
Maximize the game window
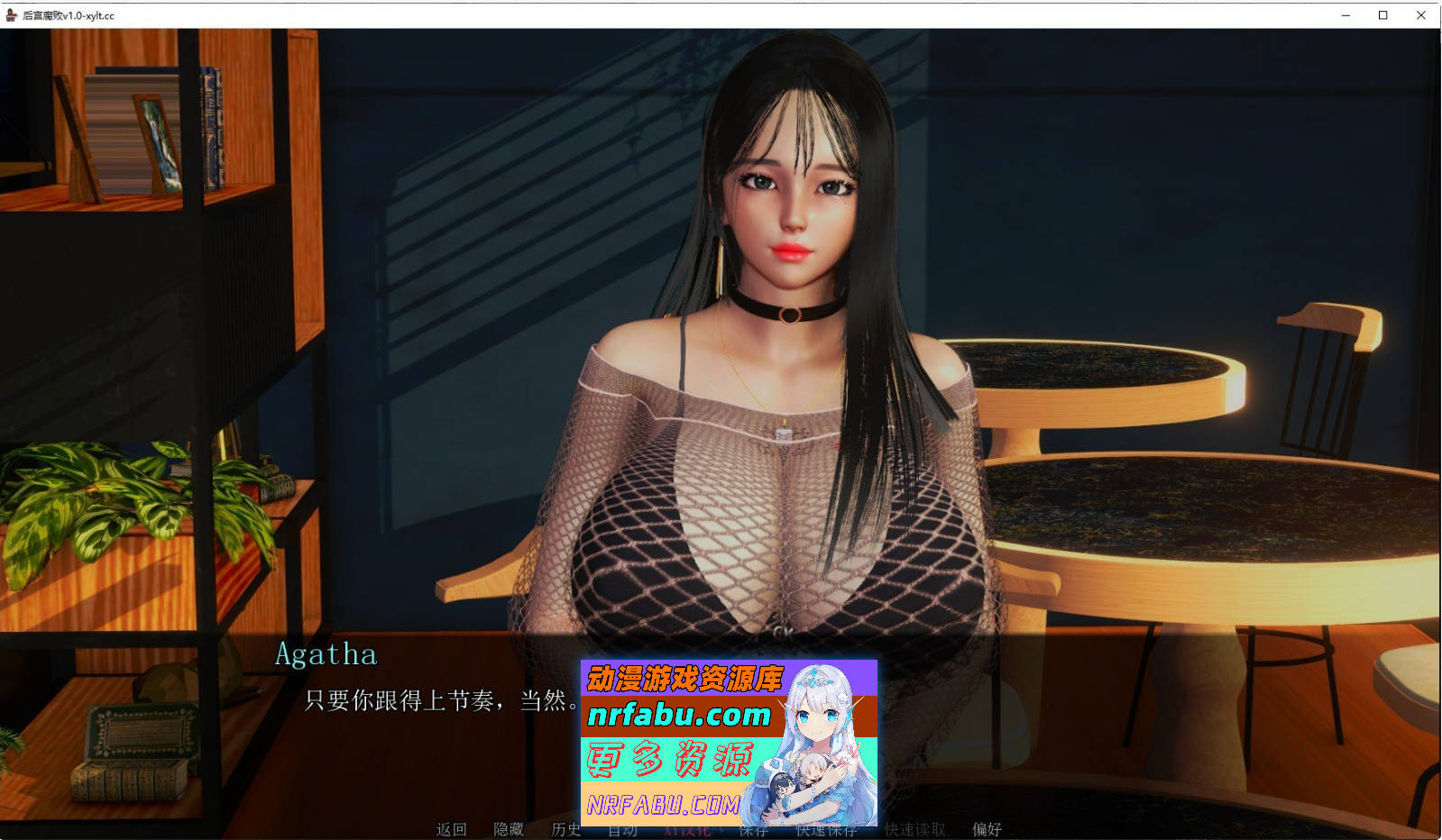tap(1382, 14)
